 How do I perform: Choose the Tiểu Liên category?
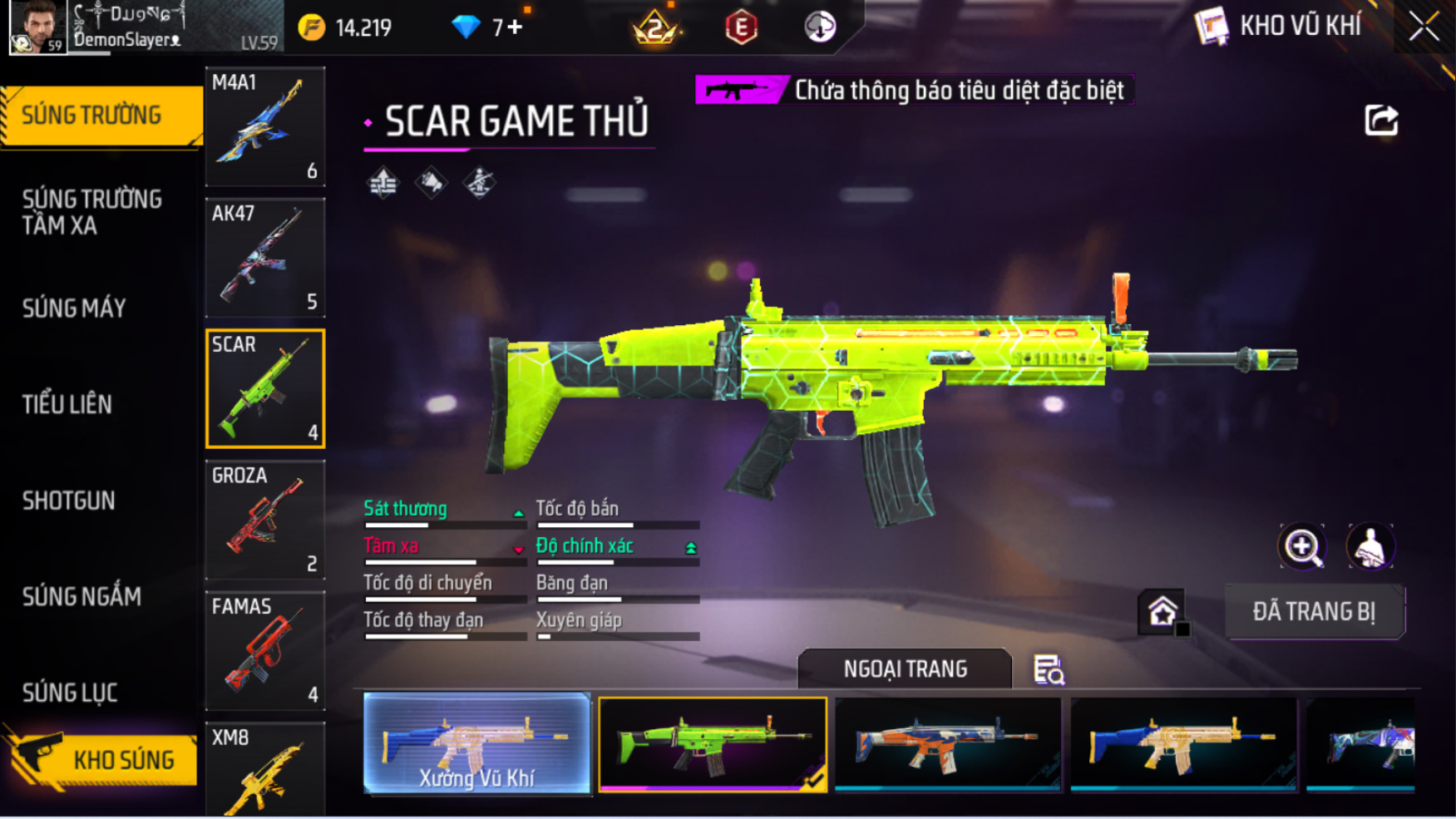[67, 405]
